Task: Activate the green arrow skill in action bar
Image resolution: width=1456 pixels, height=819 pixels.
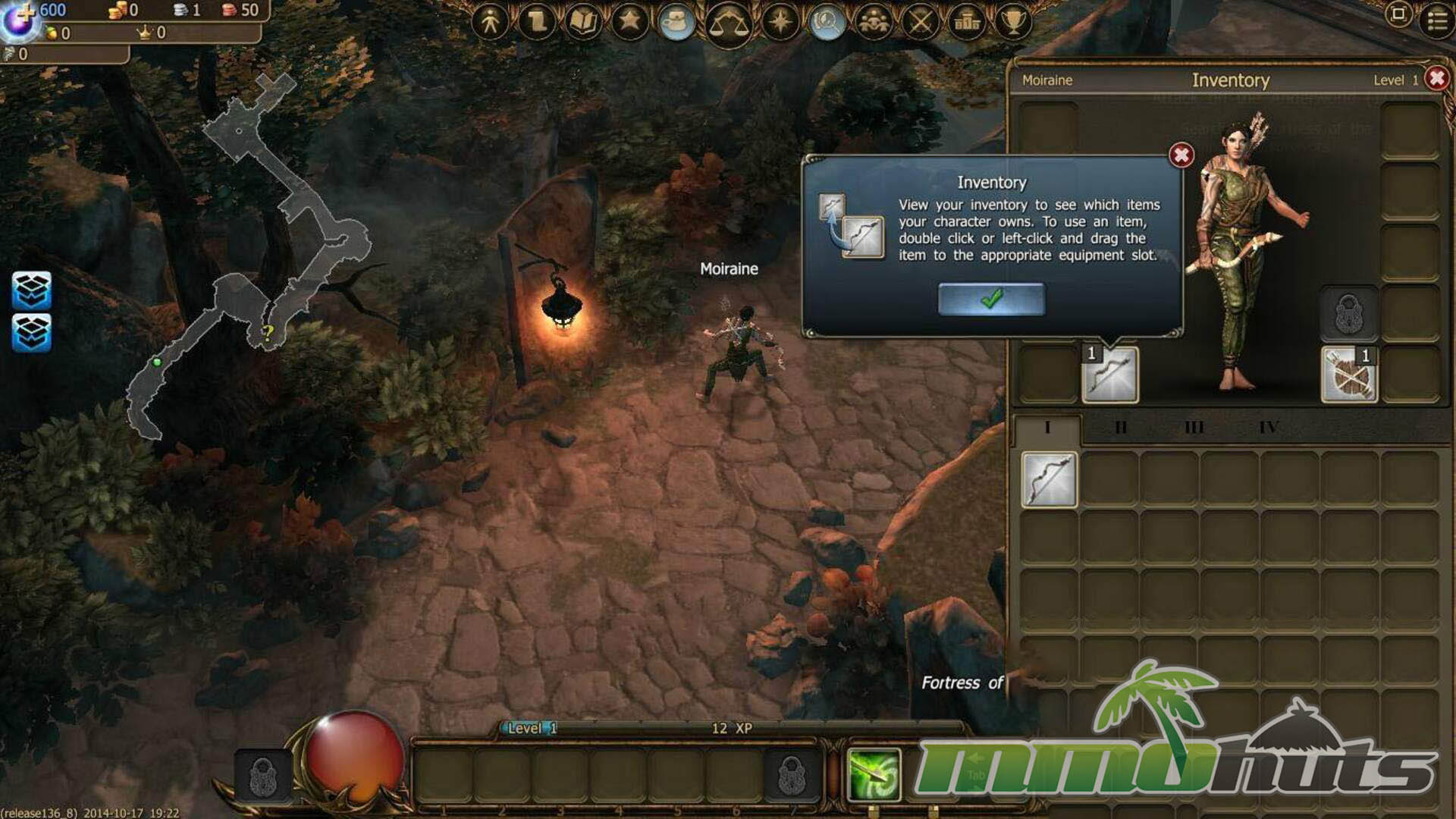Action: click(x=874, y=775)
